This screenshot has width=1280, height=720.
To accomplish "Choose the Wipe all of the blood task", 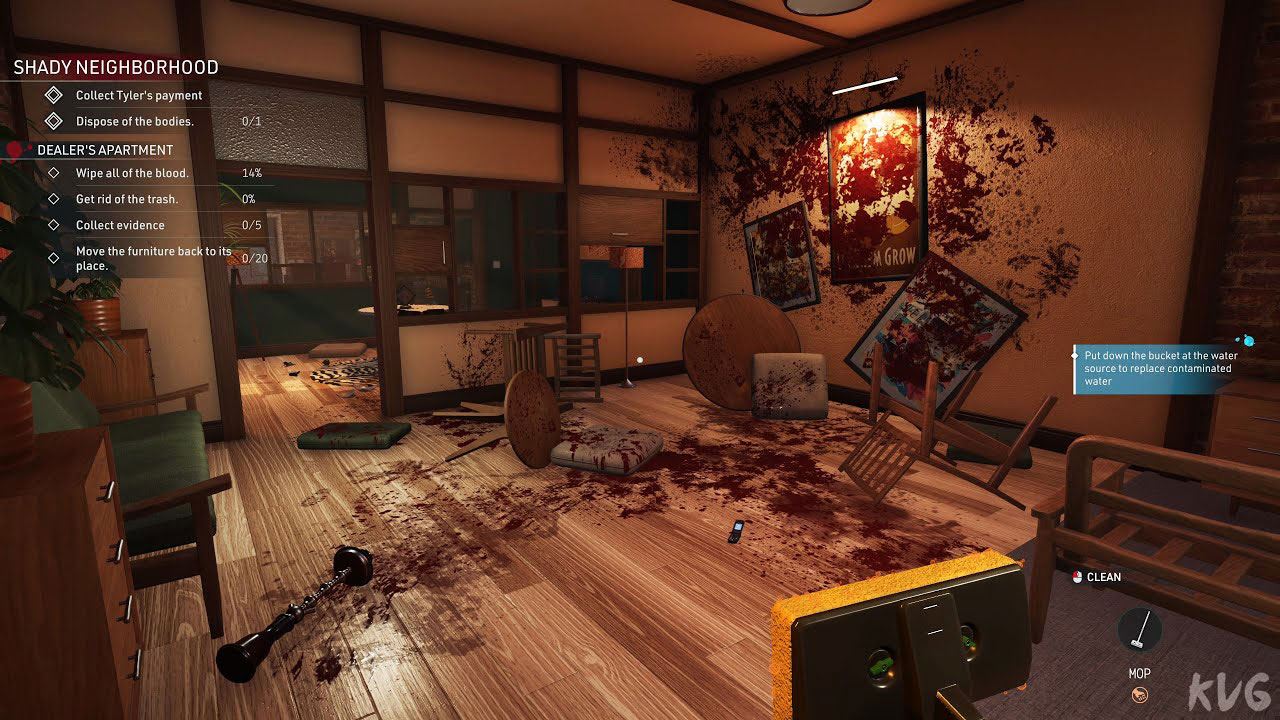I will [132, 173].
